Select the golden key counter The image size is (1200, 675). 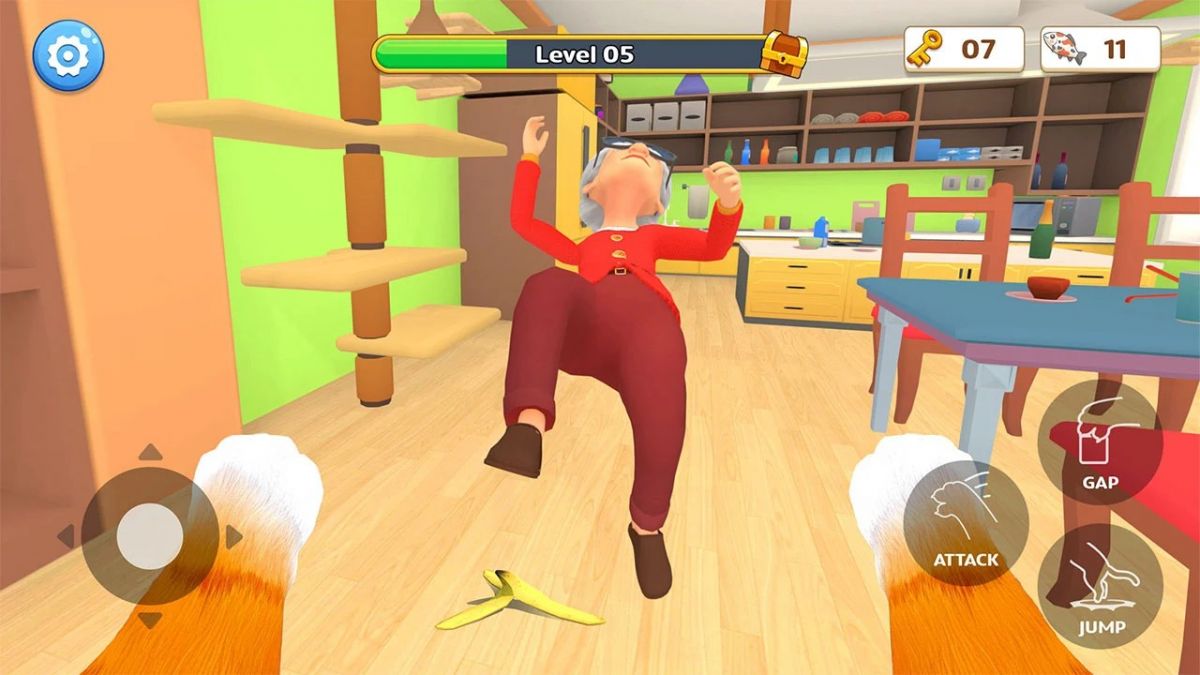click(963, 49)
